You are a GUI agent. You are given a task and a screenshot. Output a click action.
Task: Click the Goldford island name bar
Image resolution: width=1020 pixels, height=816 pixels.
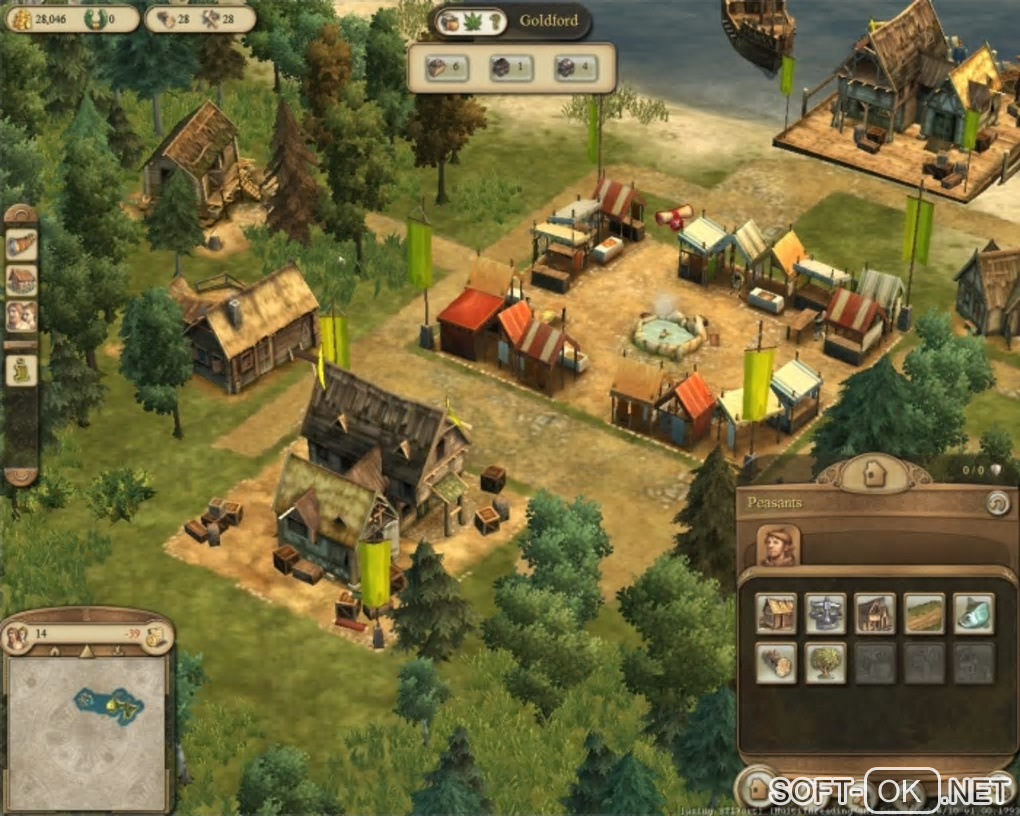coord(548,21)
